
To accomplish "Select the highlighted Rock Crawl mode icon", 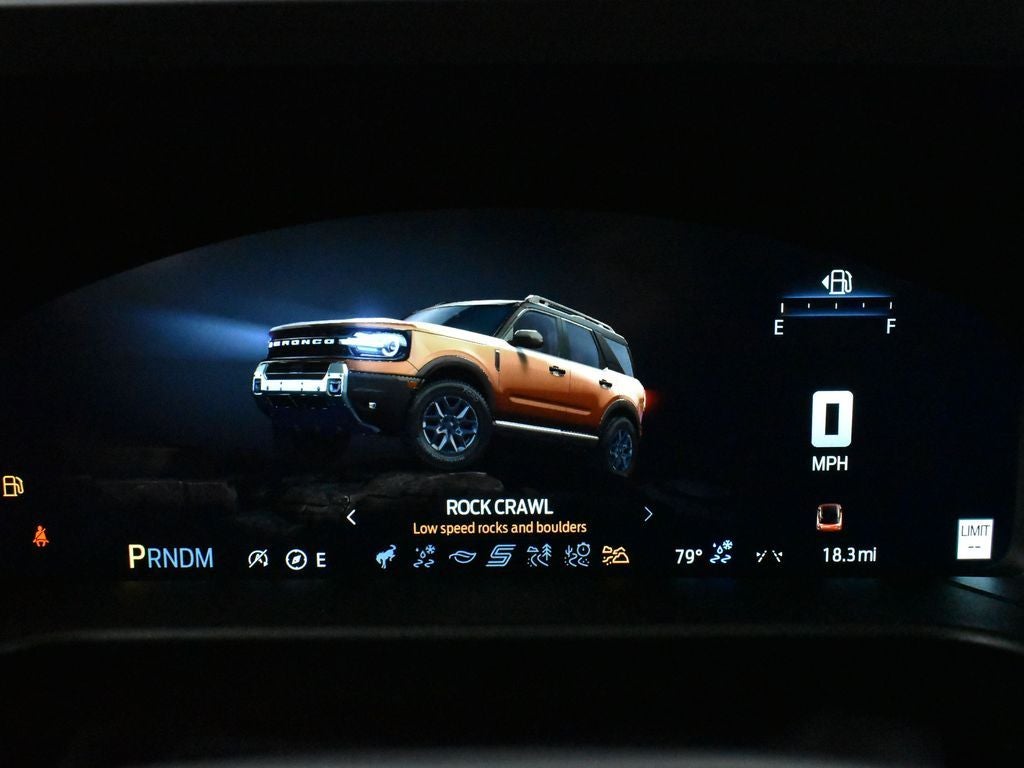I will 616,556.
